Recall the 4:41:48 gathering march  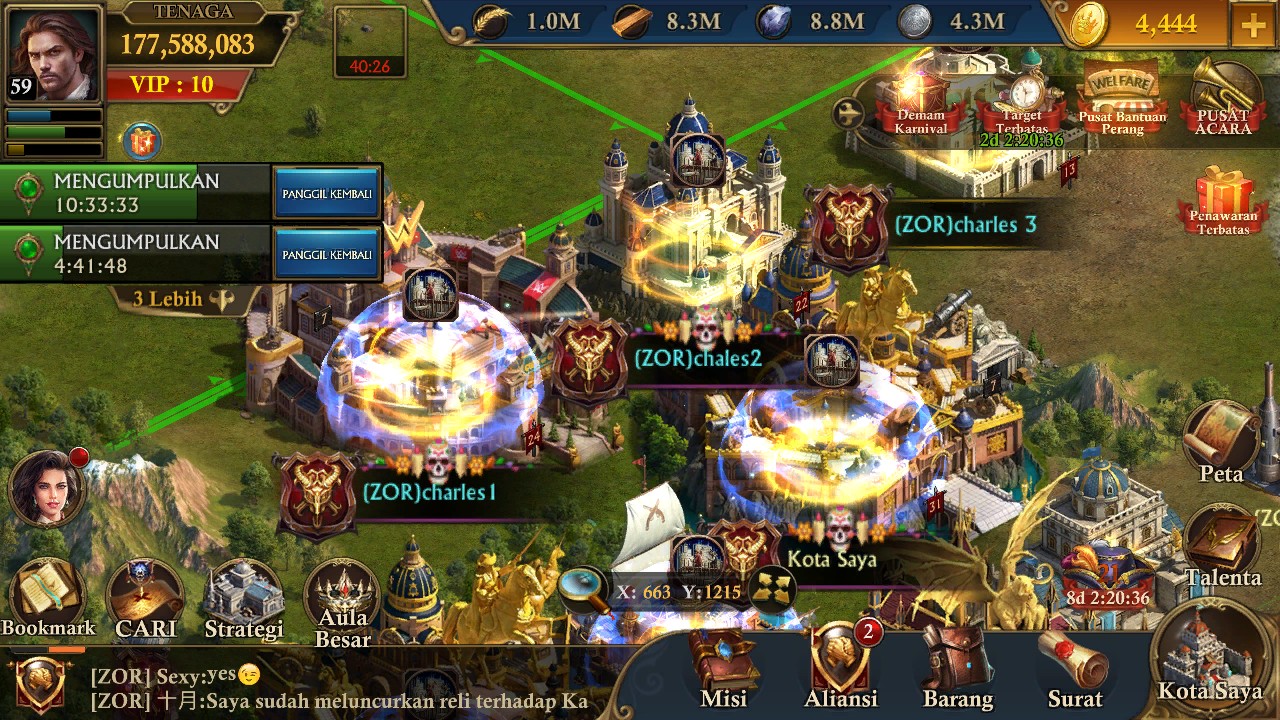click(327, 255)
